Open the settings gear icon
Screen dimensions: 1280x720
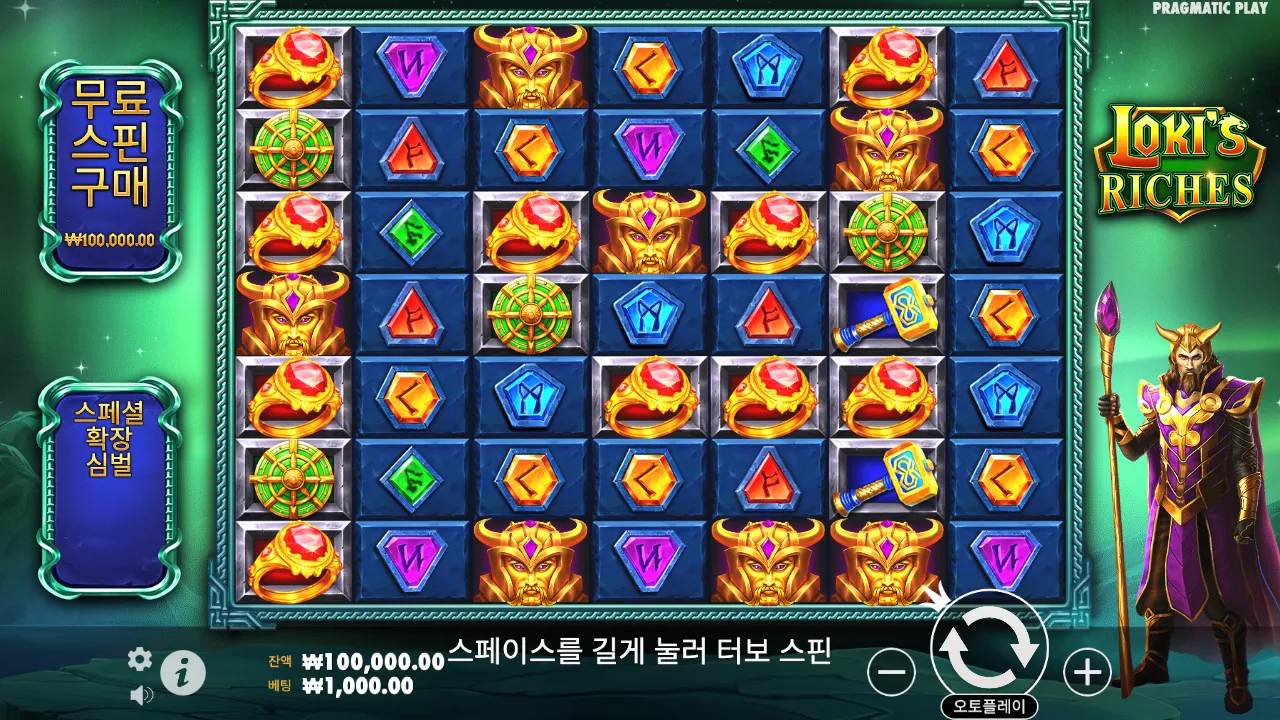139,660
